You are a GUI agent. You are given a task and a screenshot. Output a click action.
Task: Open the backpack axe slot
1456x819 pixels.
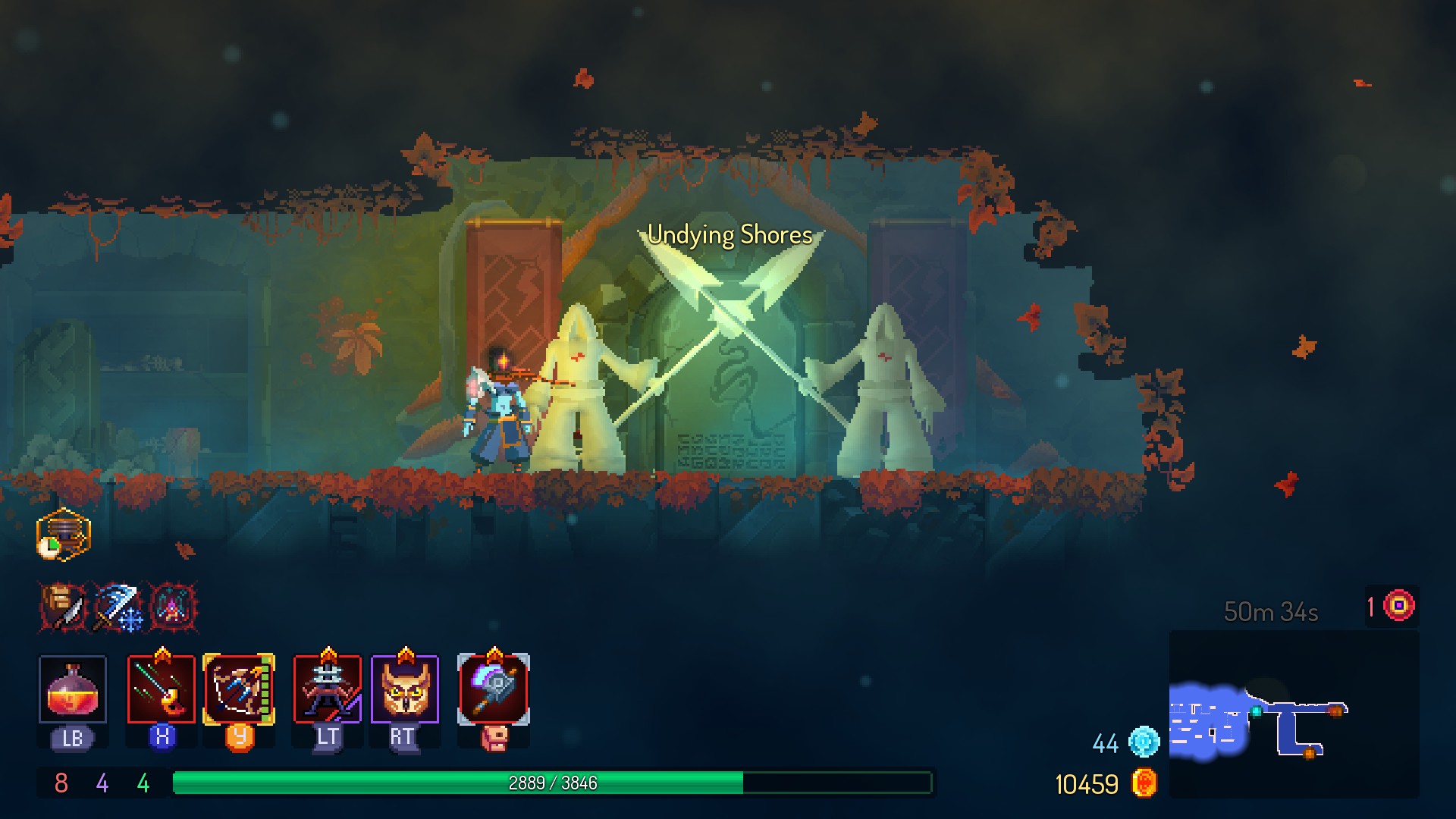tap(494, 689)
